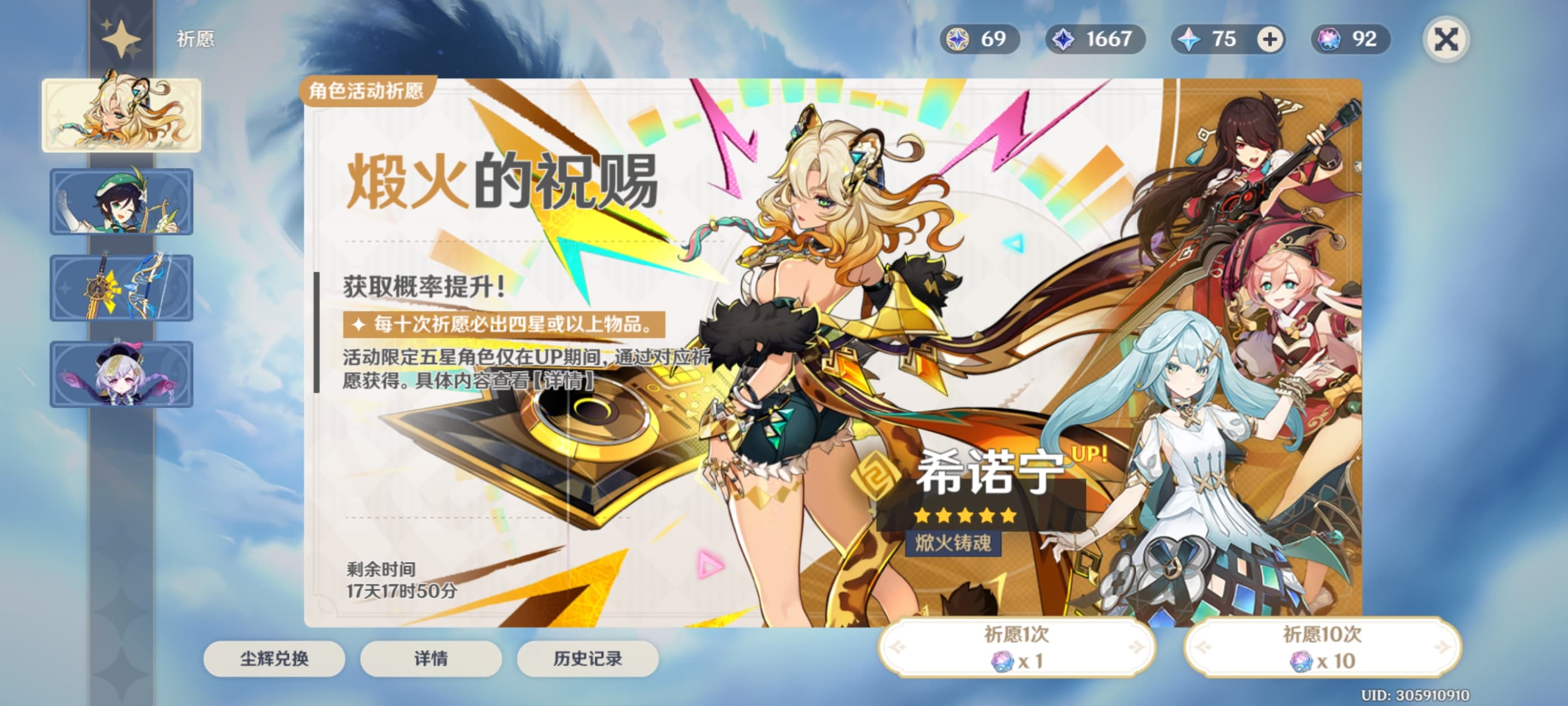The width and height of the screenshot is (1568, 706).
Task: Add more Genesis Crystals with plus button
Action: pos(1270,40)
